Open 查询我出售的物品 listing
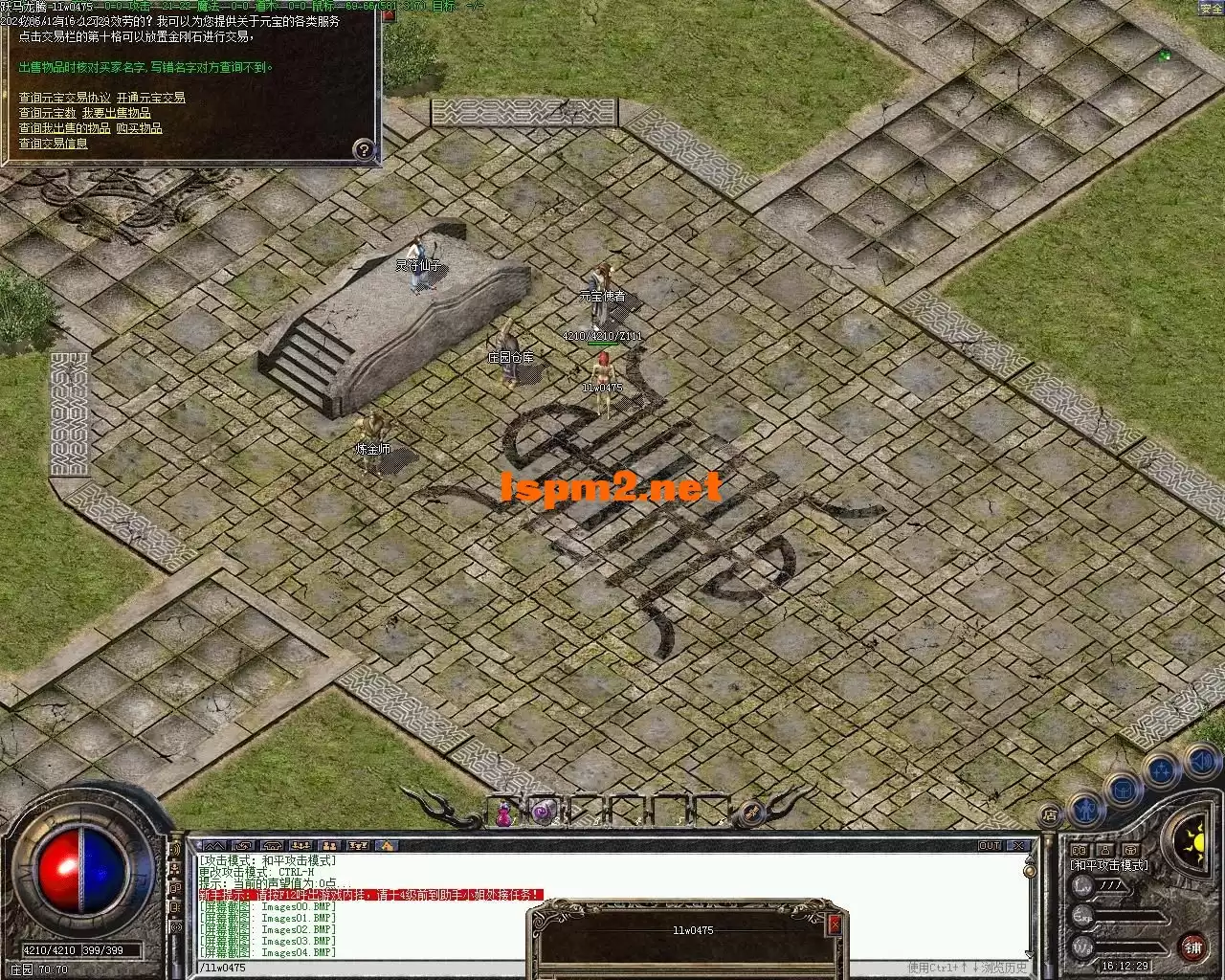 coord(65,128)
